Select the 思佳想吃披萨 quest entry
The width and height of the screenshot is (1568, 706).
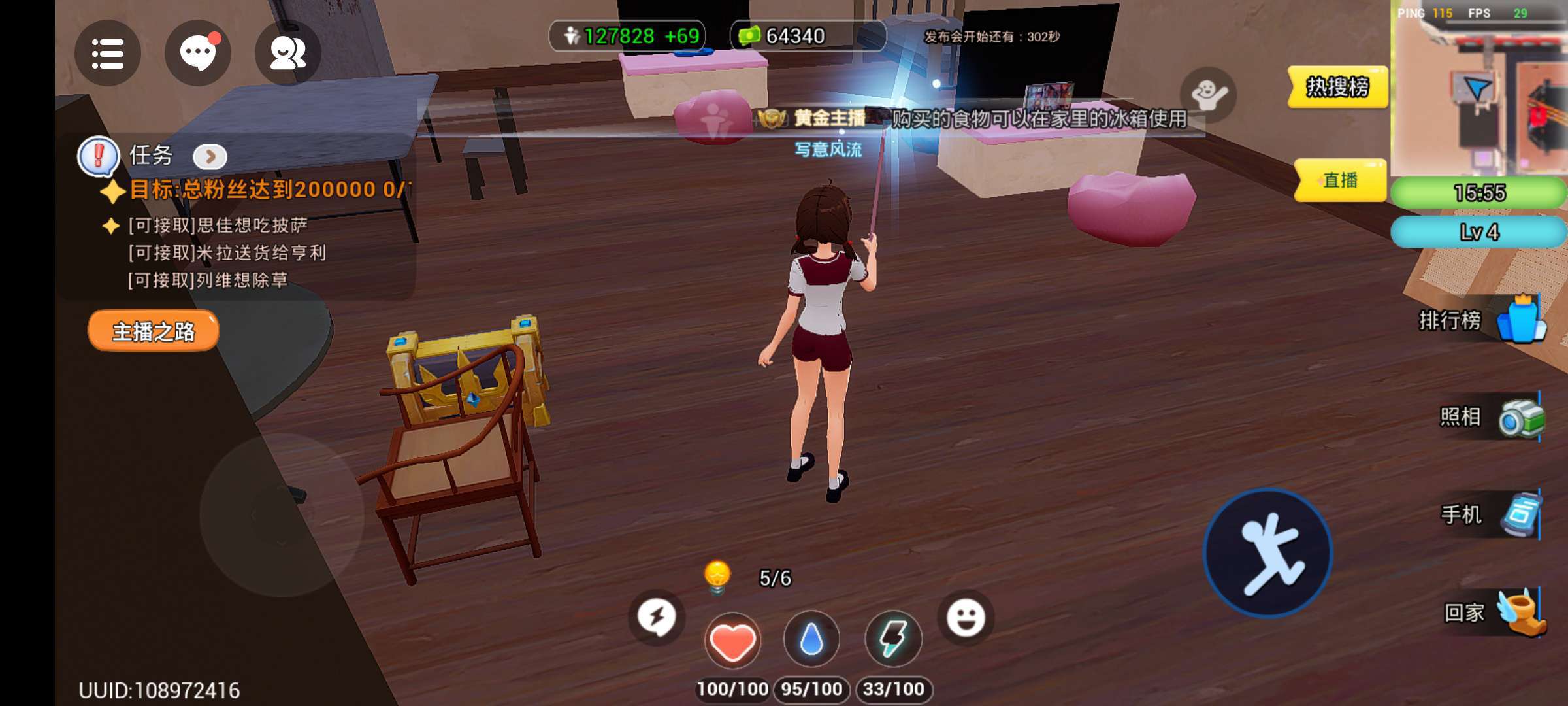point(218,226)
